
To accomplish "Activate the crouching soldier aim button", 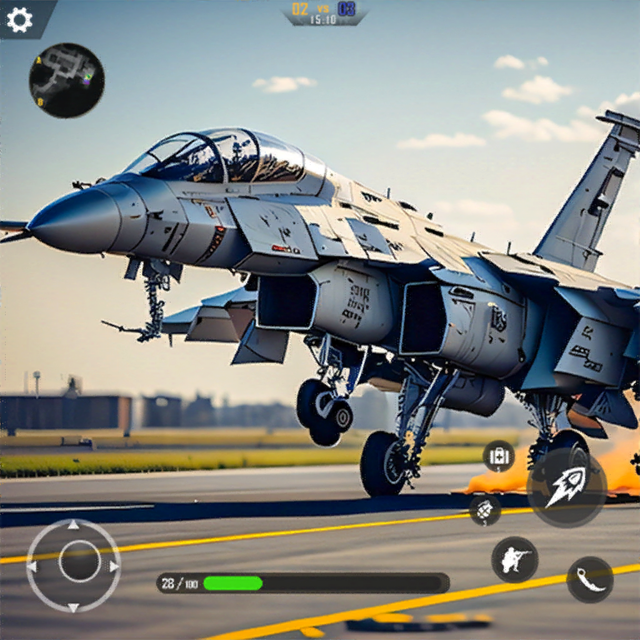I will point(515,559).
